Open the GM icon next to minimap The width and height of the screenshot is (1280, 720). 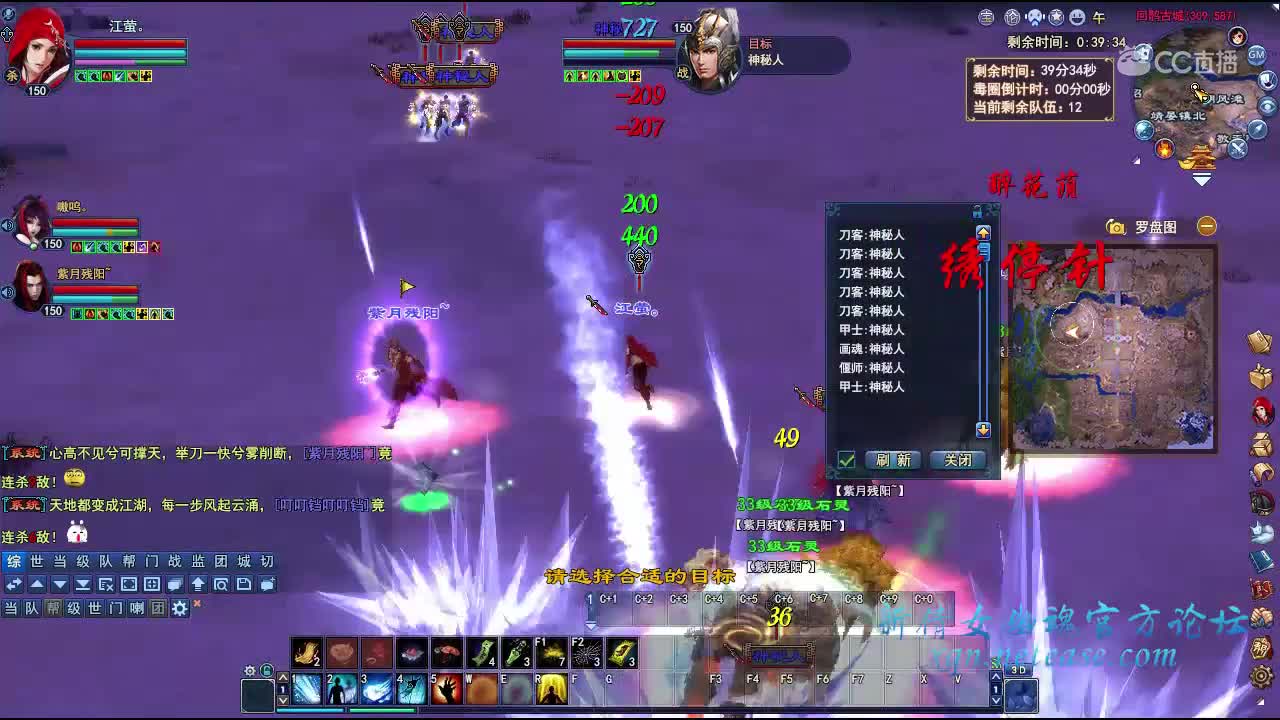click(1257, 53)
